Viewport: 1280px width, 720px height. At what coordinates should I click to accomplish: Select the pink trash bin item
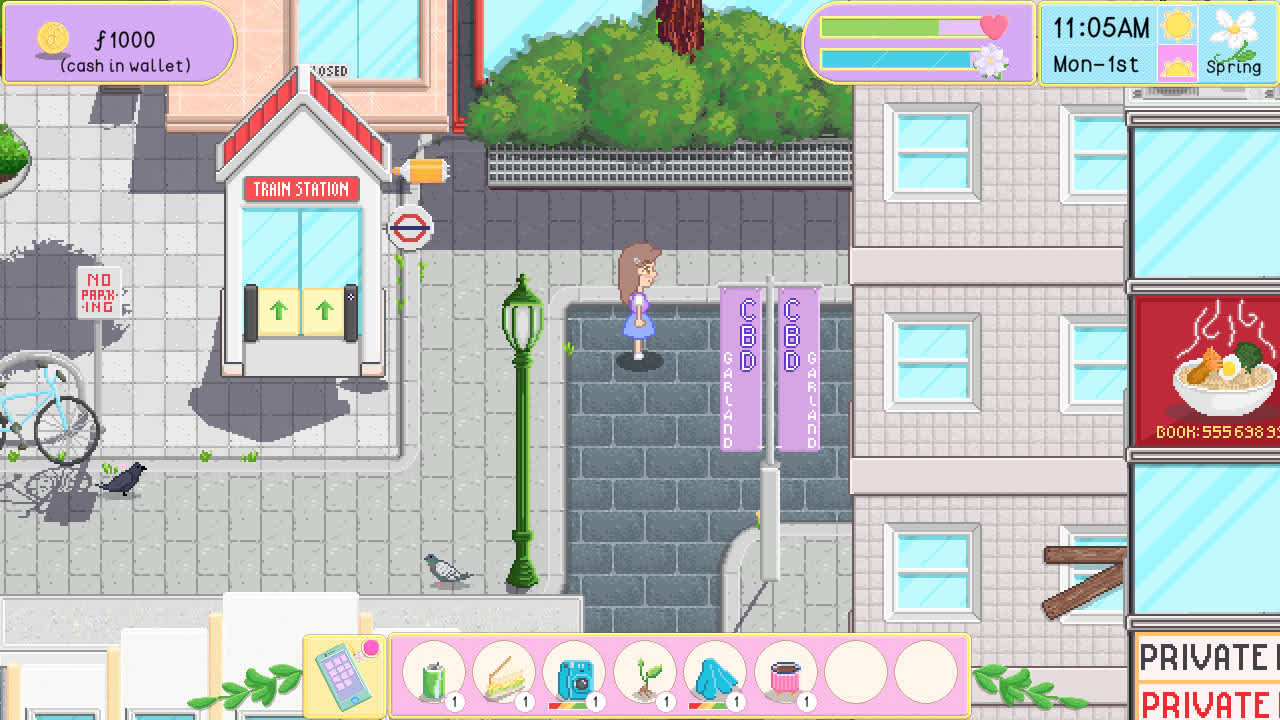click(786, 674)
